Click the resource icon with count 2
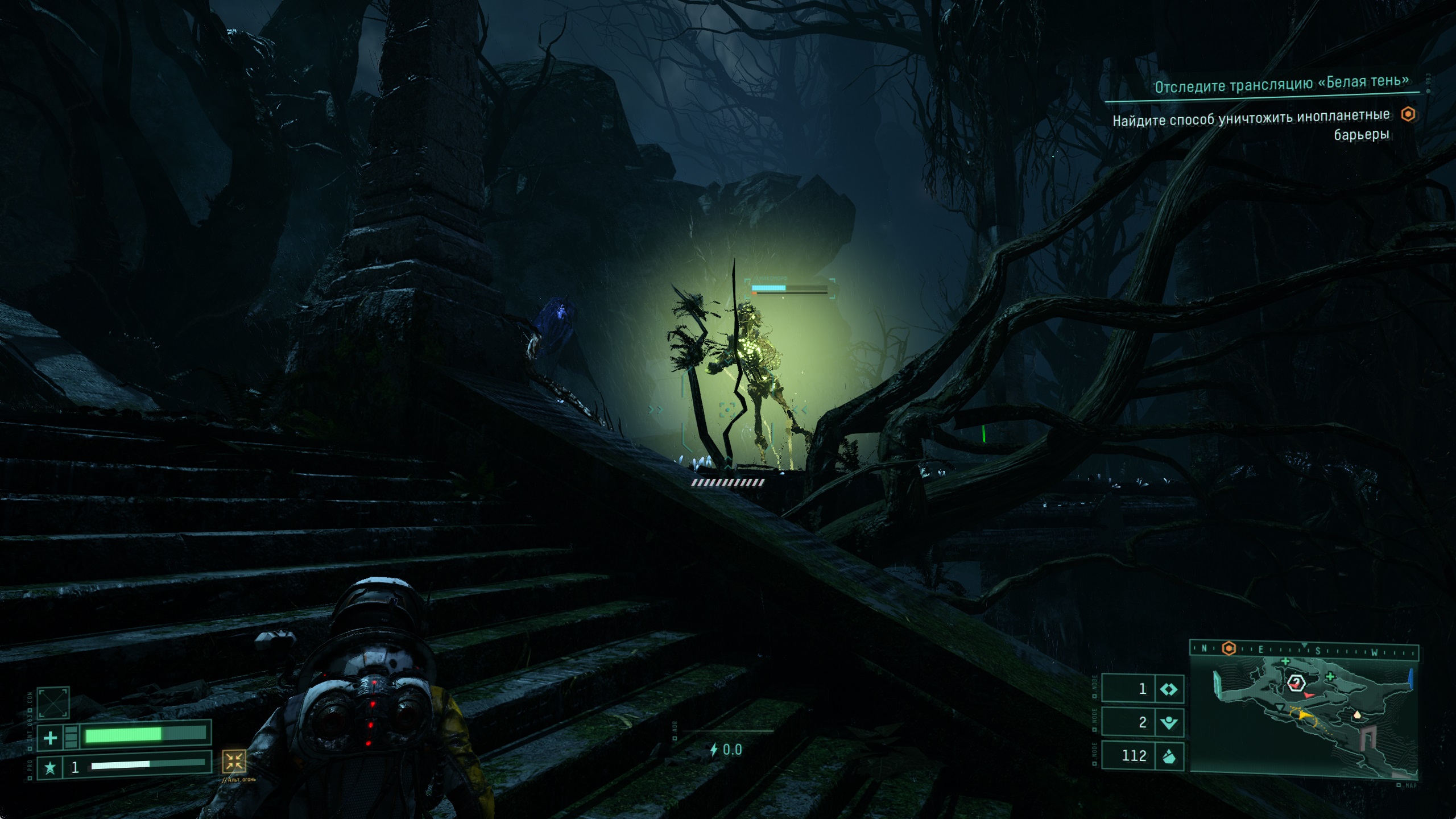Viewport: 1456px width, 819px height. (x=1169, y=722)
